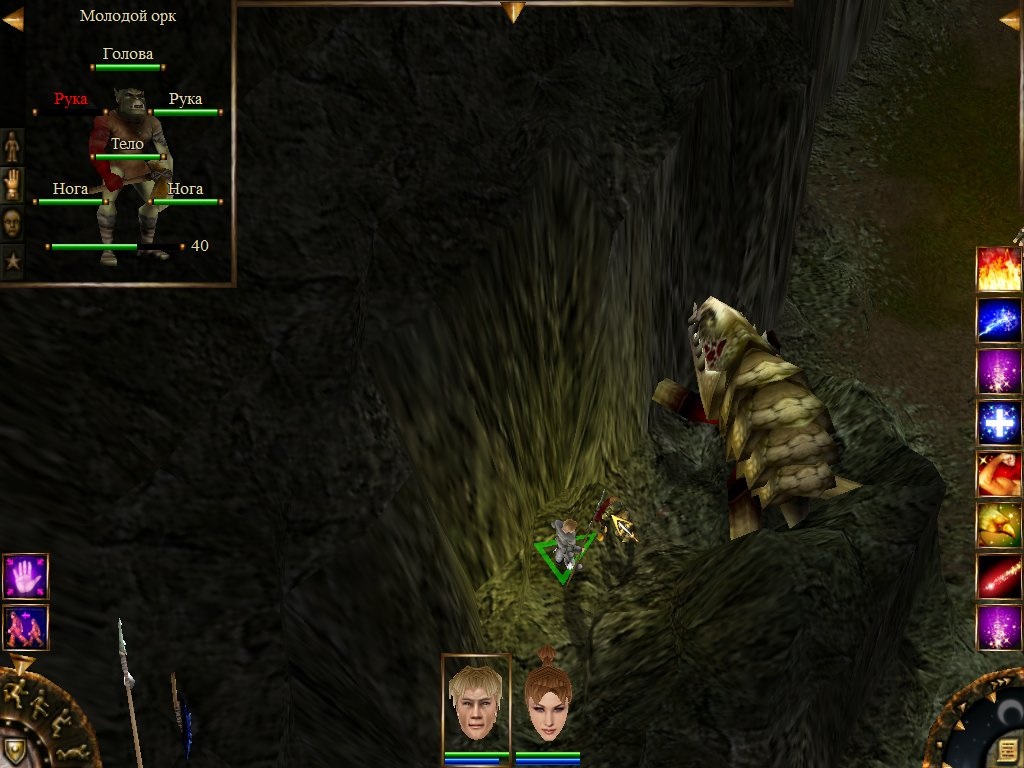
Task: Activate the purple hand icon
Action: [x=25, y=577]
